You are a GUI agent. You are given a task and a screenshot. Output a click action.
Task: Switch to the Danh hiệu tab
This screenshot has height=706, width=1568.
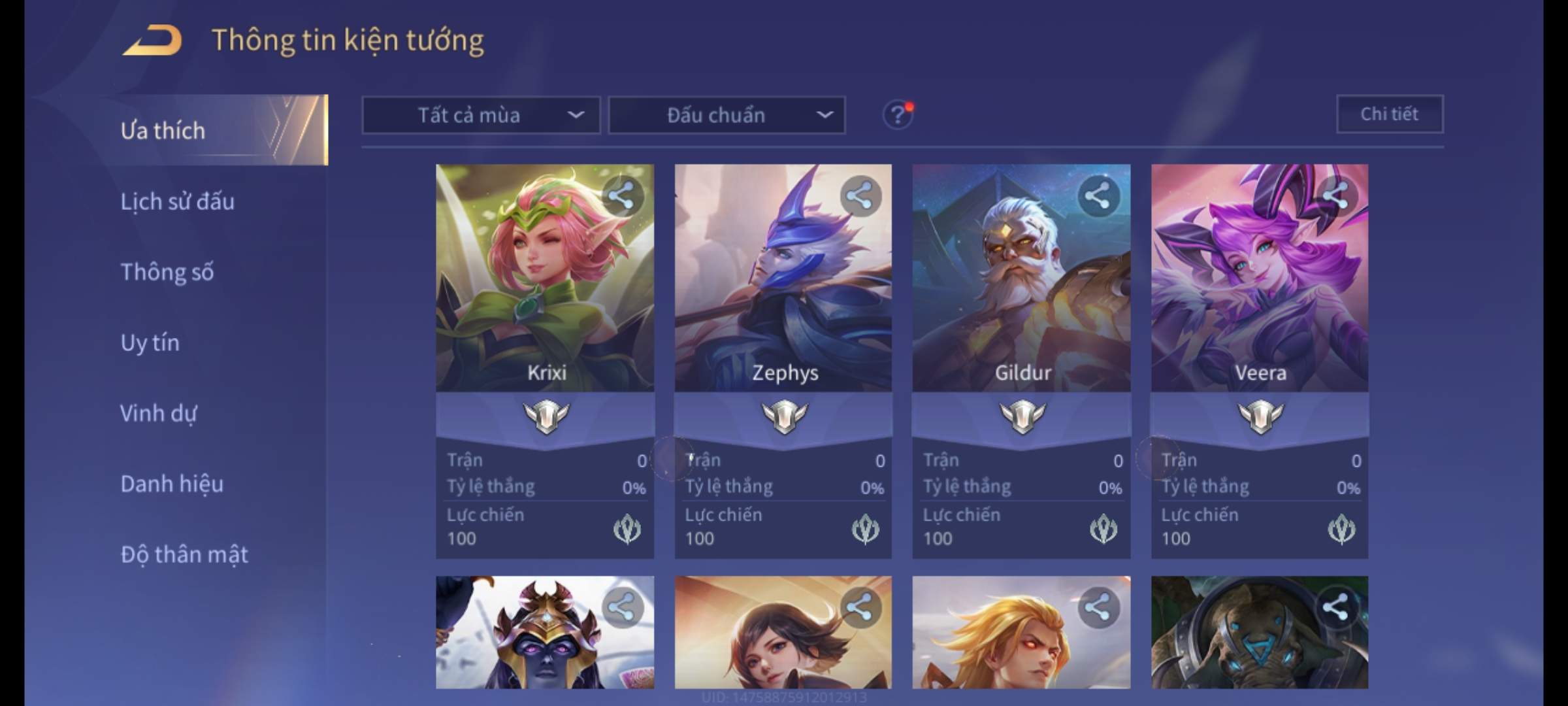pos(172,484)
